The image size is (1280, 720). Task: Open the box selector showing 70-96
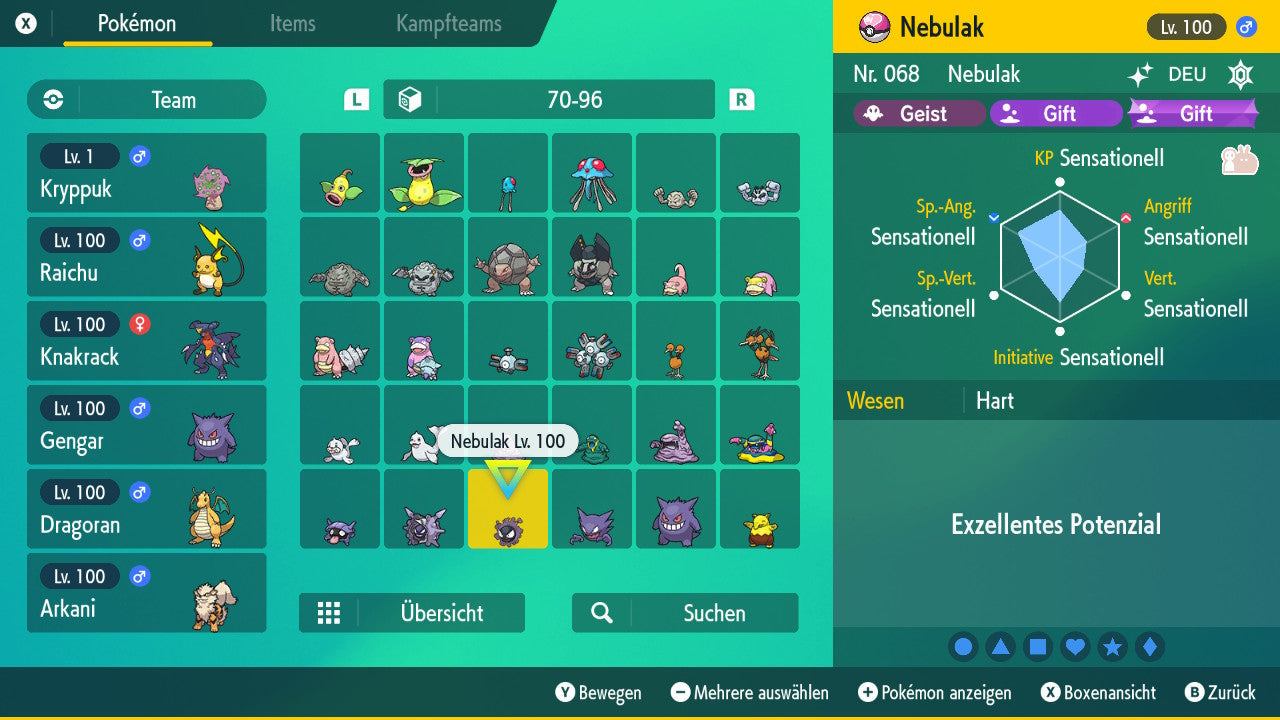pyautogui.click(x=548, y=99)
